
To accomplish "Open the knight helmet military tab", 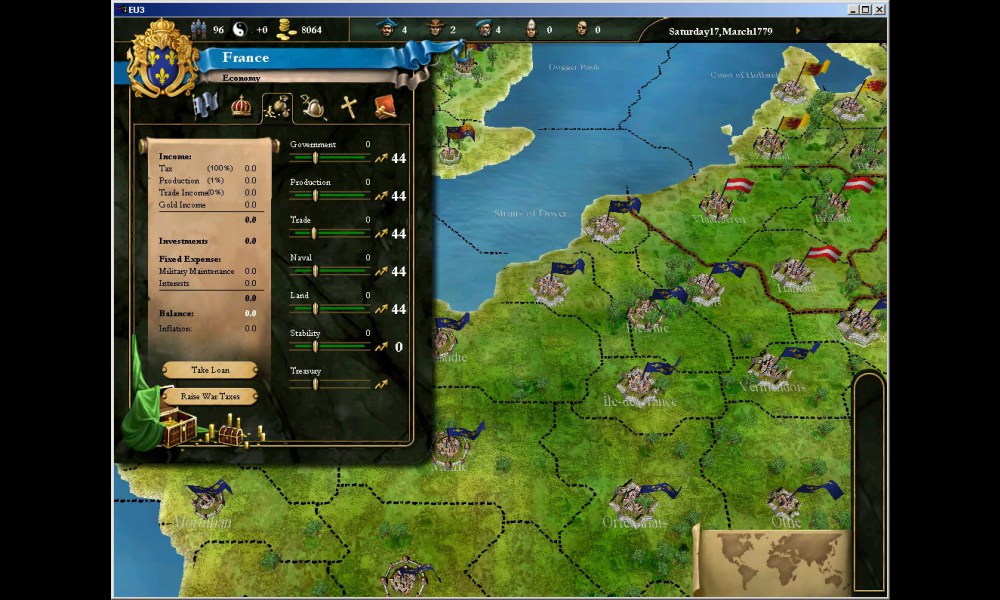I will (313, 106).
